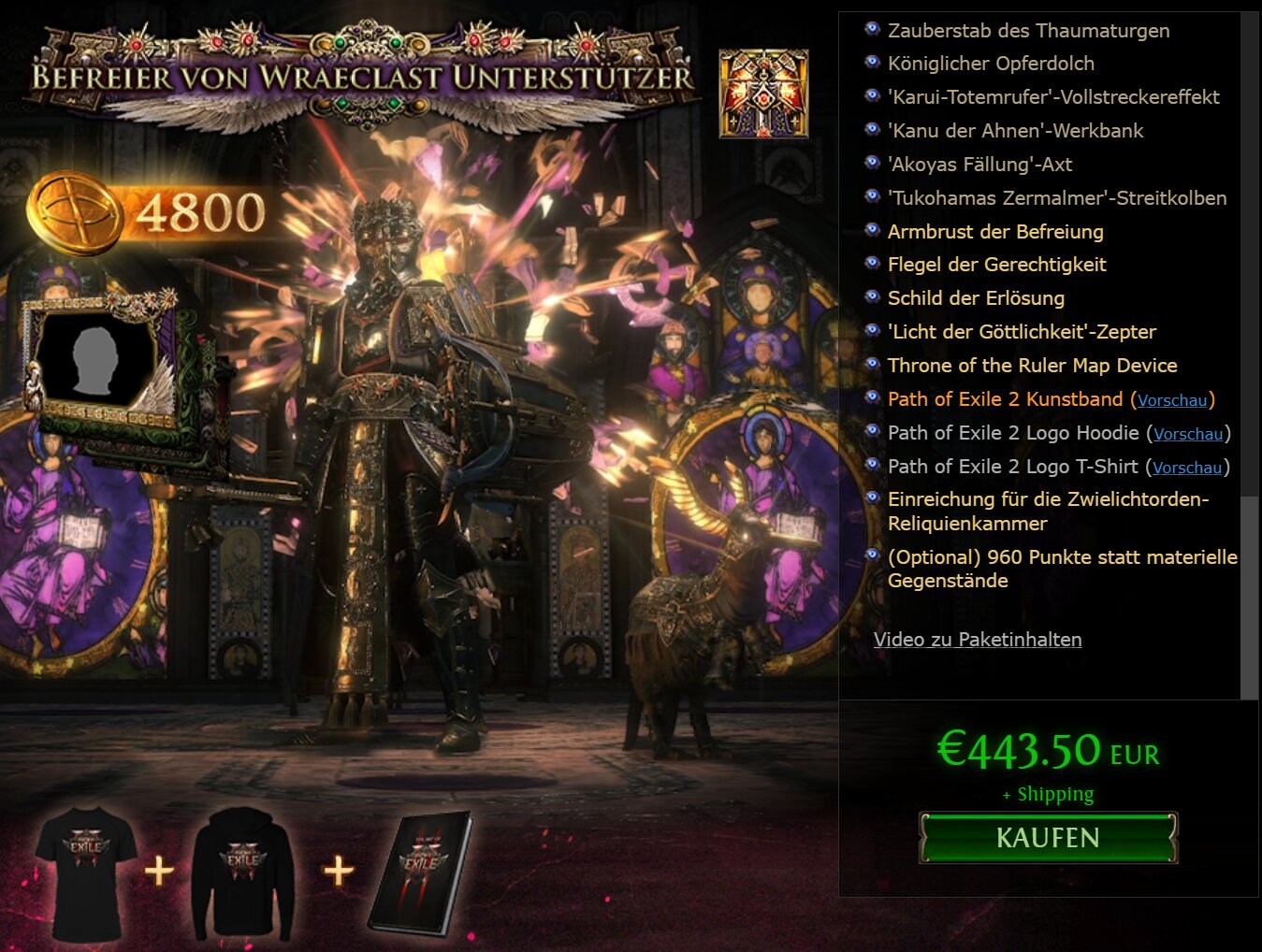
Task: Toggle the preview eye for Armbrust der Befreiung
Action: tap(871, 228)
